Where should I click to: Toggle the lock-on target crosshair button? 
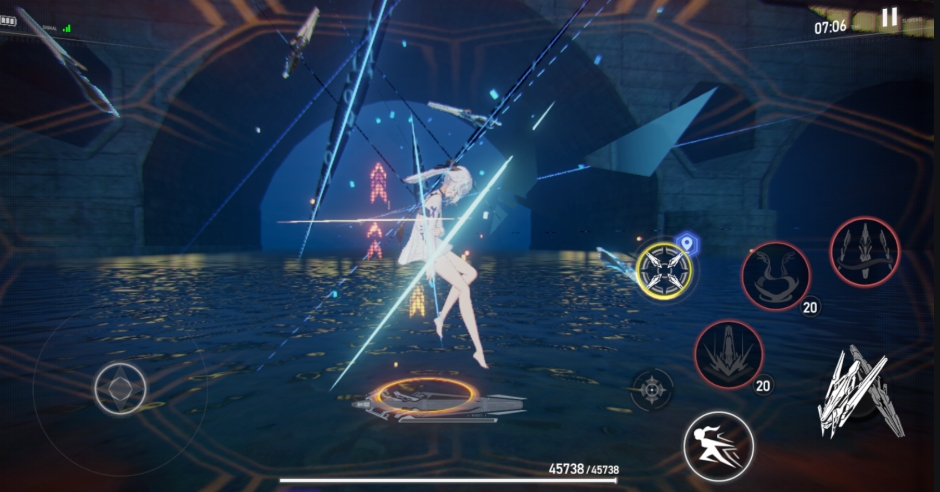point(652,389)
